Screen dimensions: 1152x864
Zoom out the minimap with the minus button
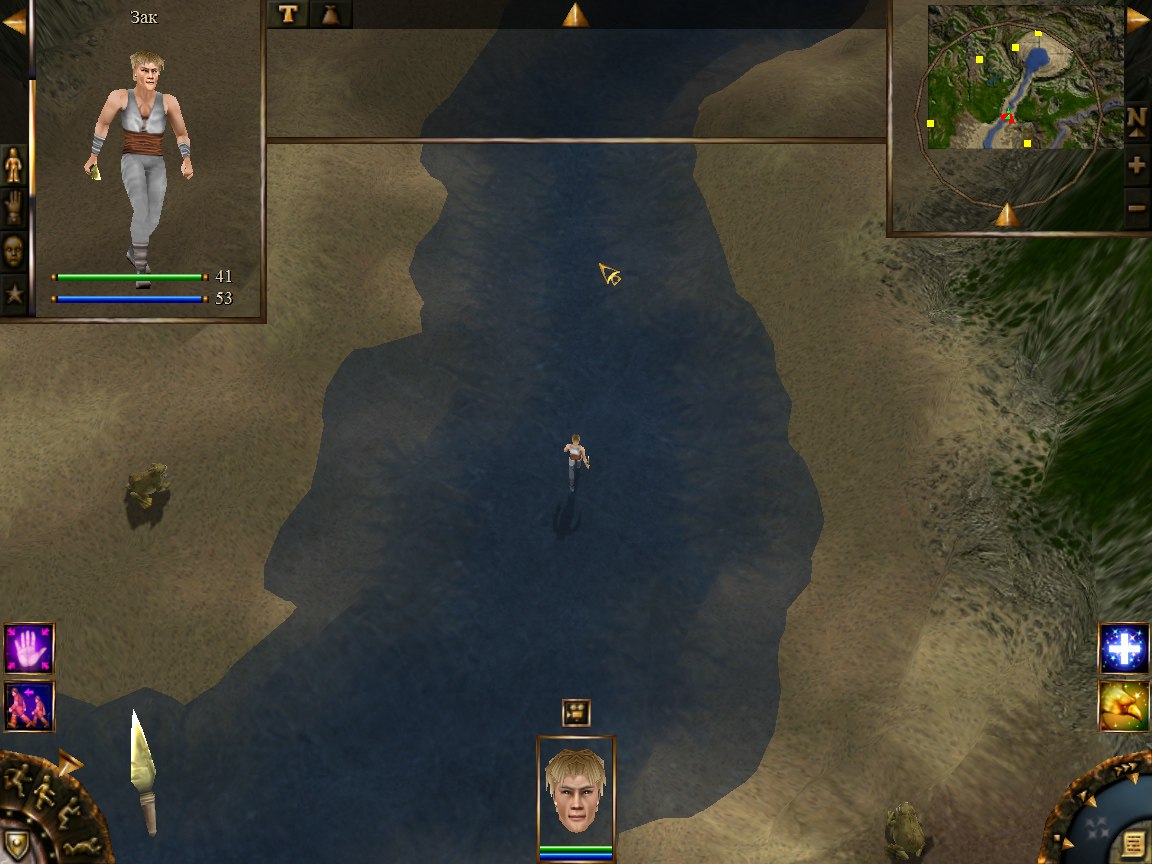tap(1137, 208)
